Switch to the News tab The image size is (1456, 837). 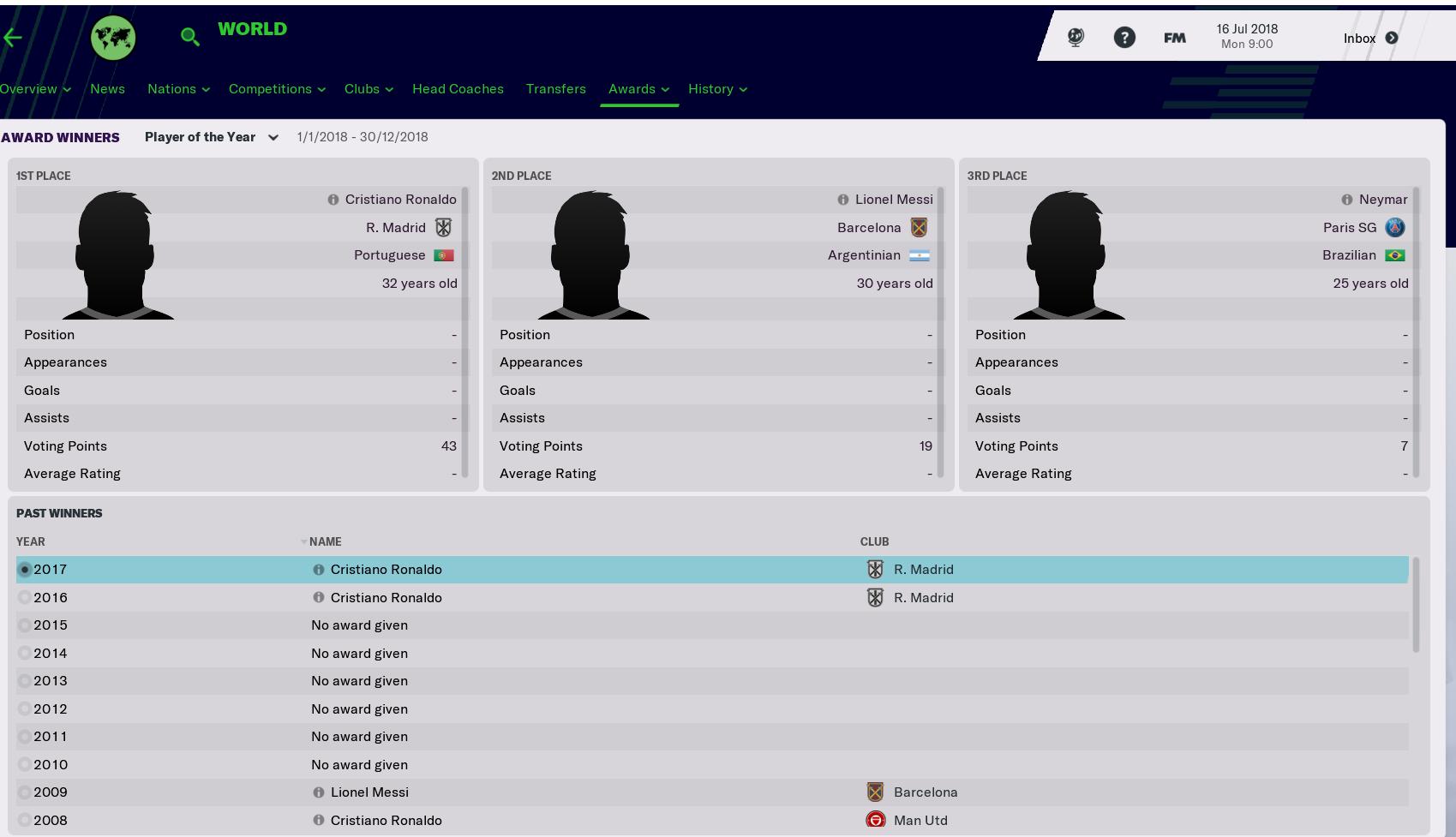tap(107, 89)
